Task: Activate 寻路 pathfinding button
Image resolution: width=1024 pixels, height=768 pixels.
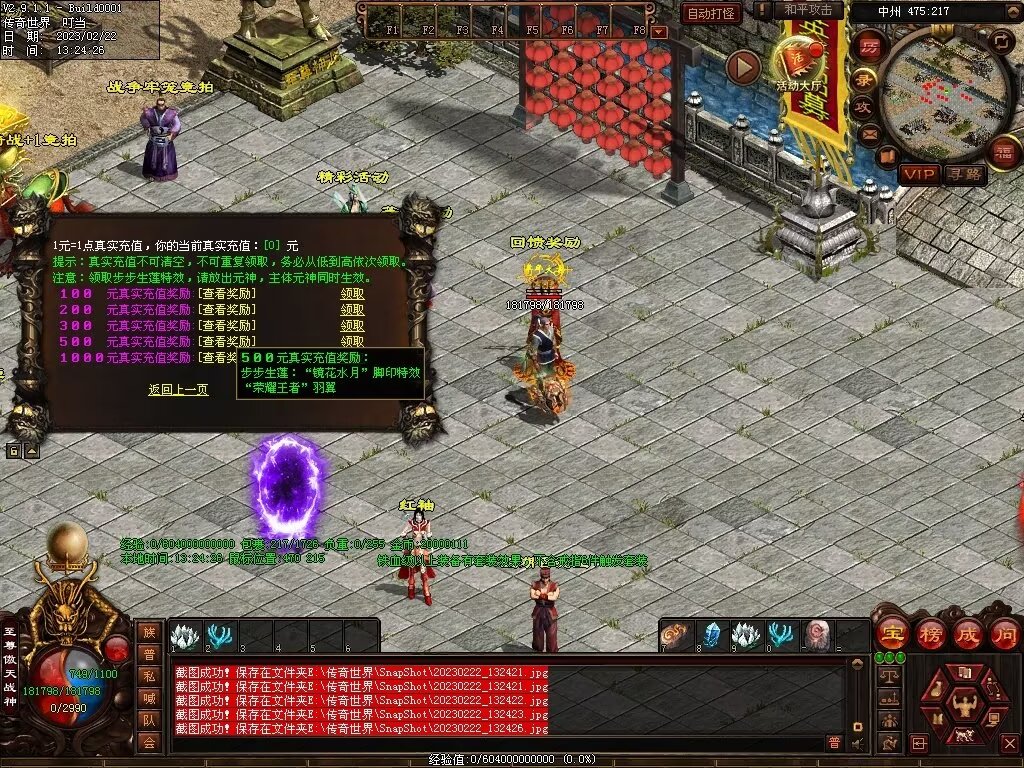Action: coord(964,174)
